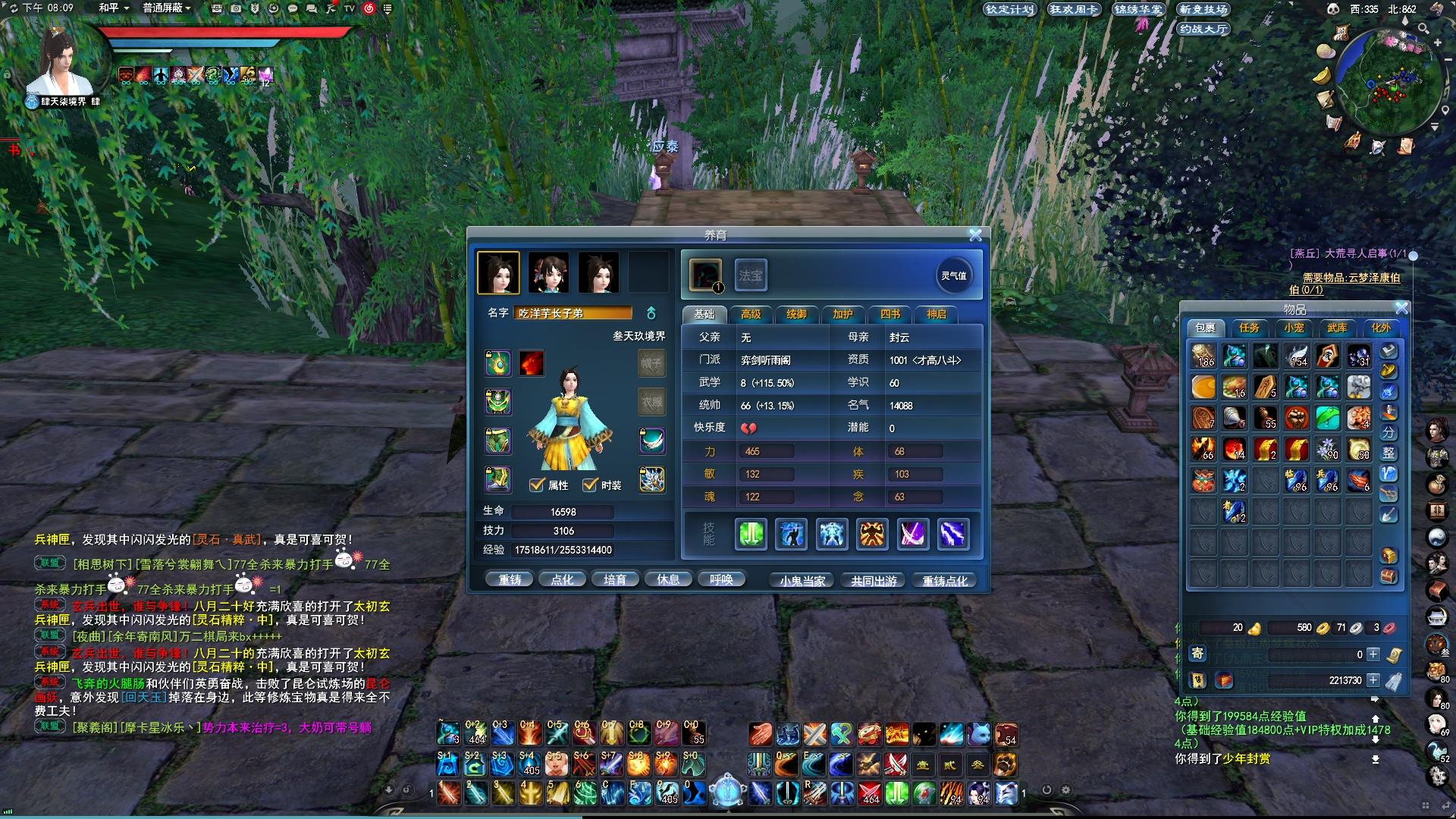
Task: Switch inventory to the 任务 tab
Action: pyautogui.click(x=1249, y=328)
